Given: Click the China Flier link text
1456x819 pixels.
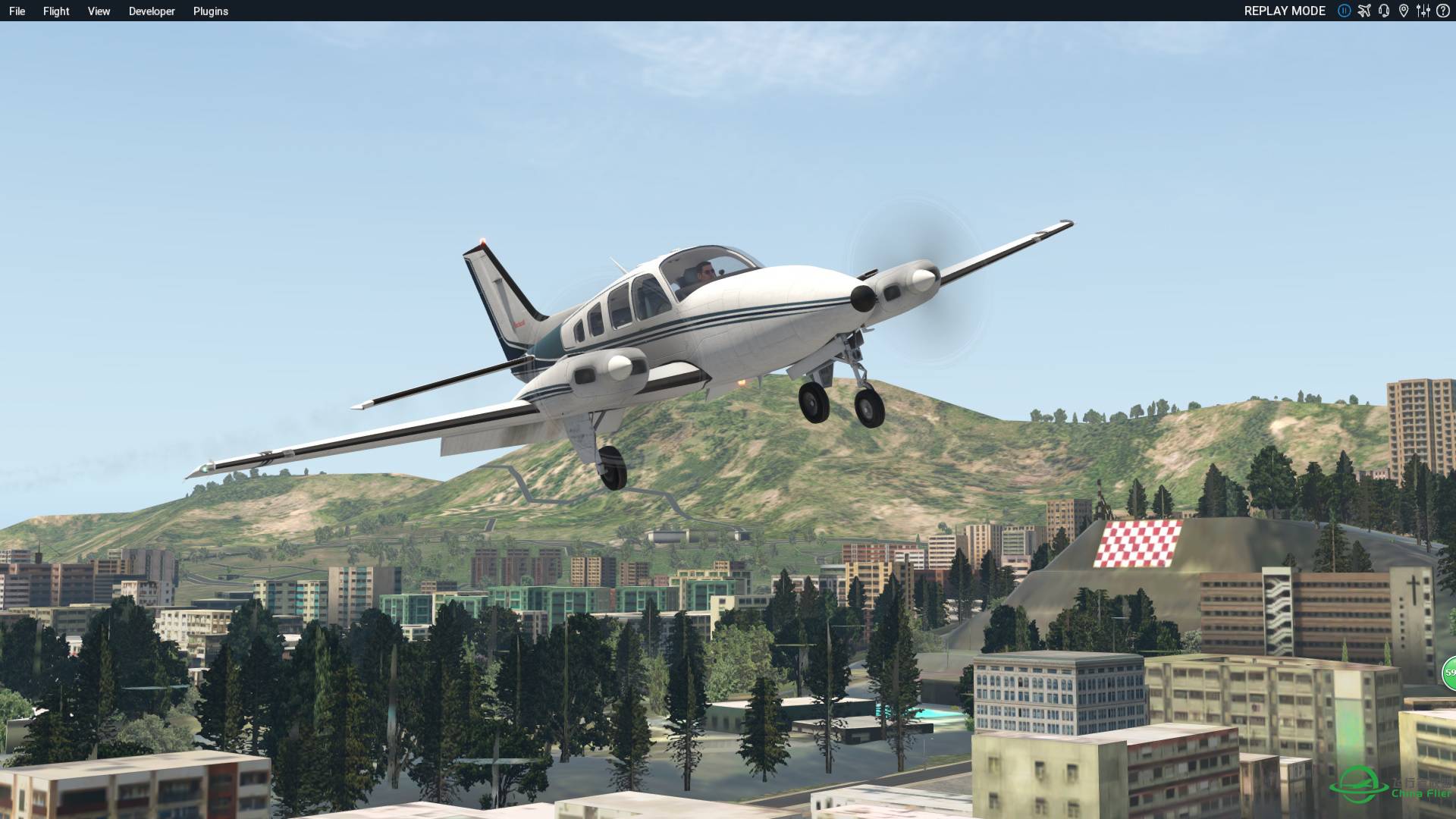Looking at the screenshot, I should [x=1422, y=793].
